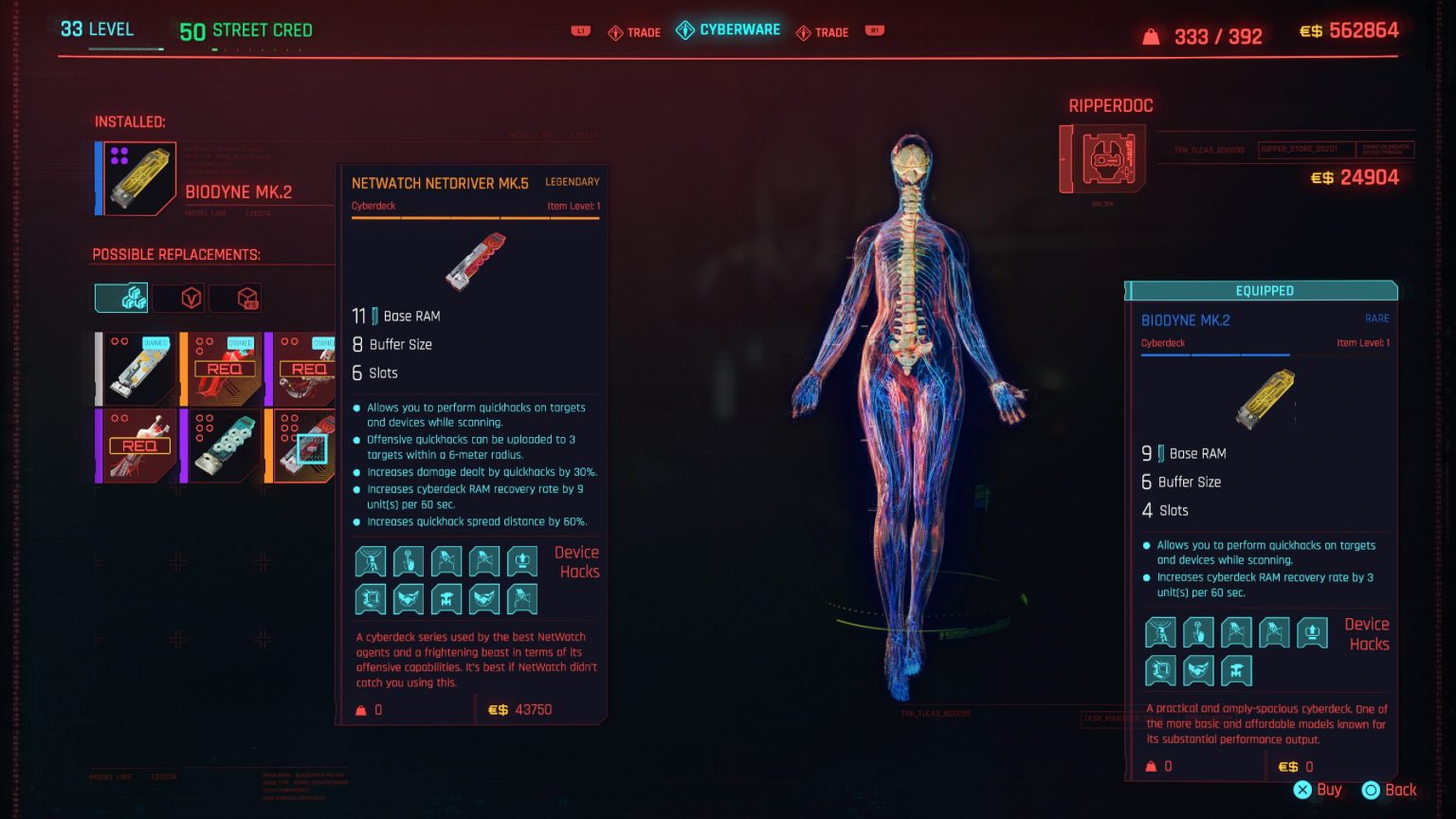Image resolution: width=1456 pixels, height=819 pixels.
Task: Select the Upgrade filter icon above replacements
Action: 121,296
